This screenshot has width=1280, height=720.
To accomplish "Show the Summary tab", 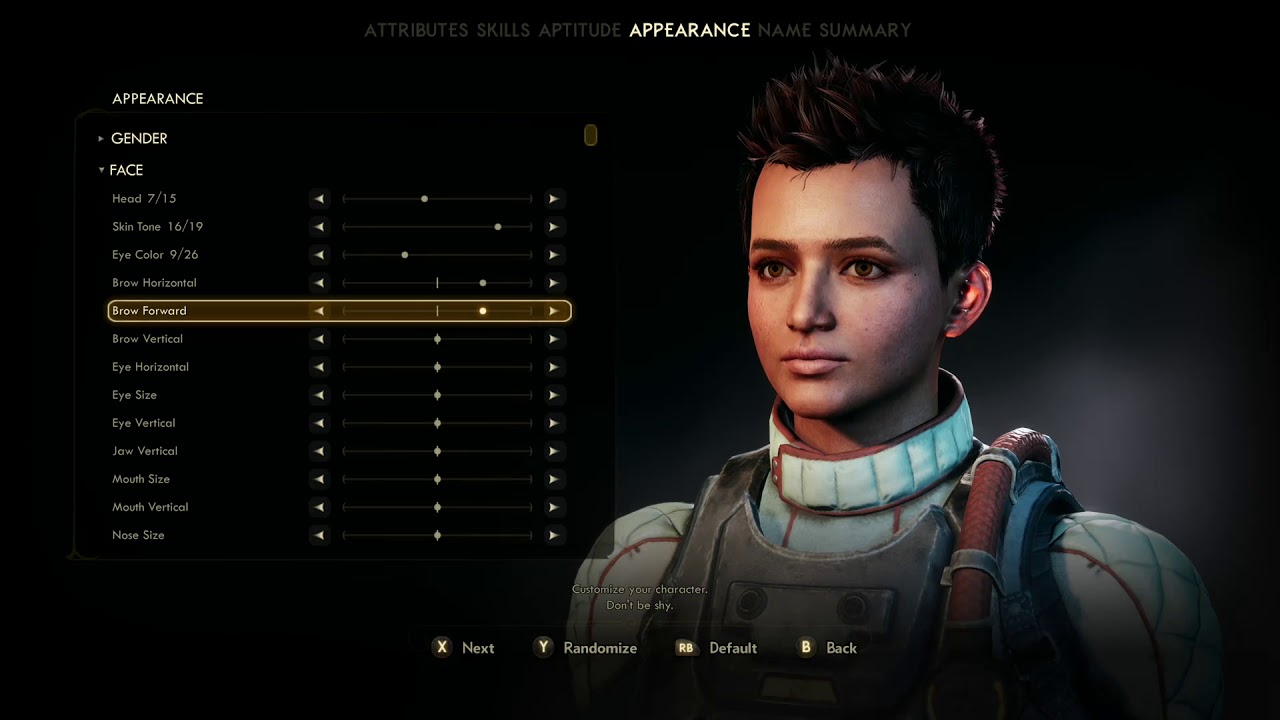I will (x=865, y=30).
